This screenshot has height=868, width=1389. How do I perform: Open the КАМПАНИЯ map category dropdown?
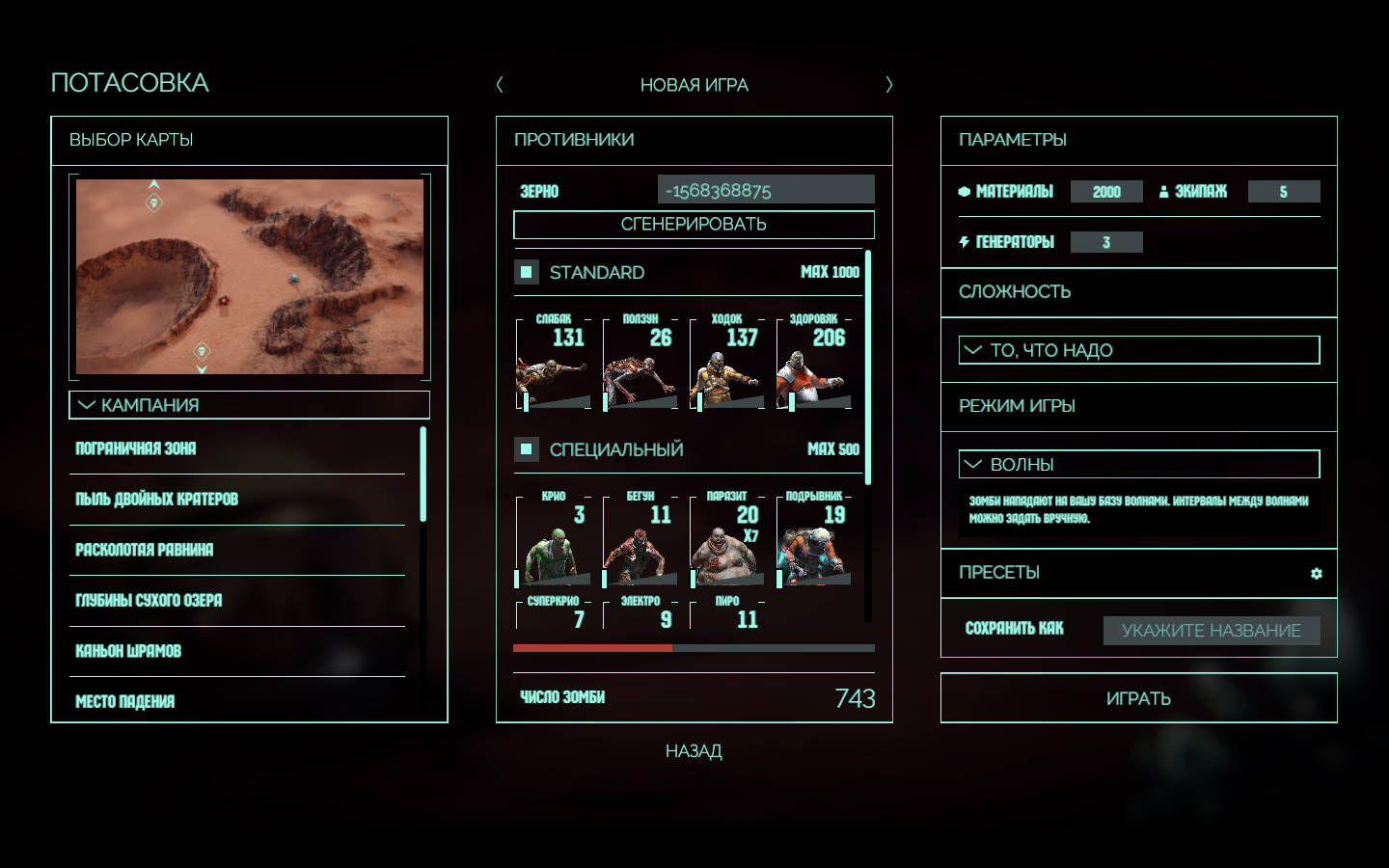pyautogui.click(x=249, y=405)
